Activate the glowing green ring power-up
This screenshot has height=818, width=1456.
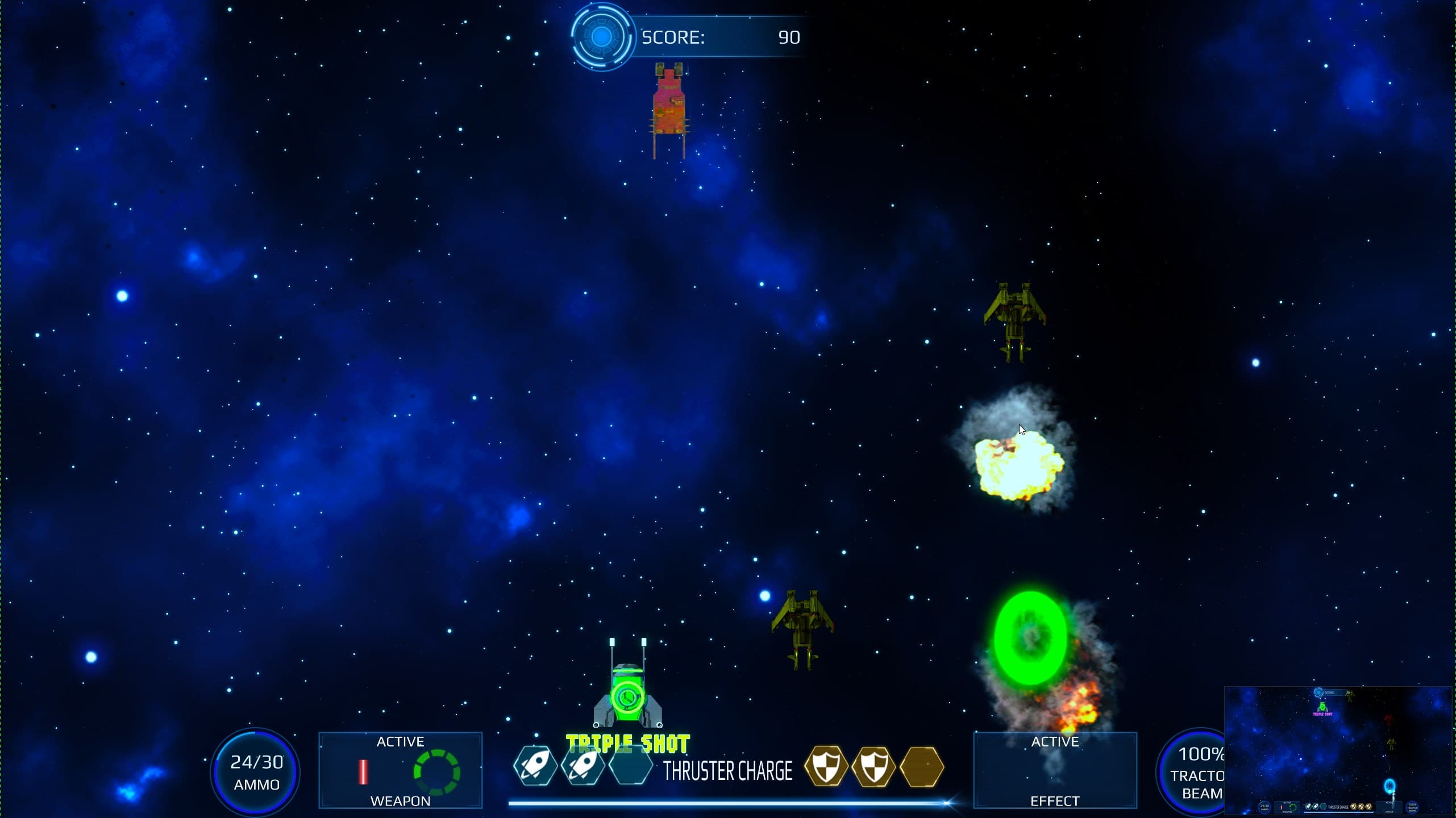1030,638
